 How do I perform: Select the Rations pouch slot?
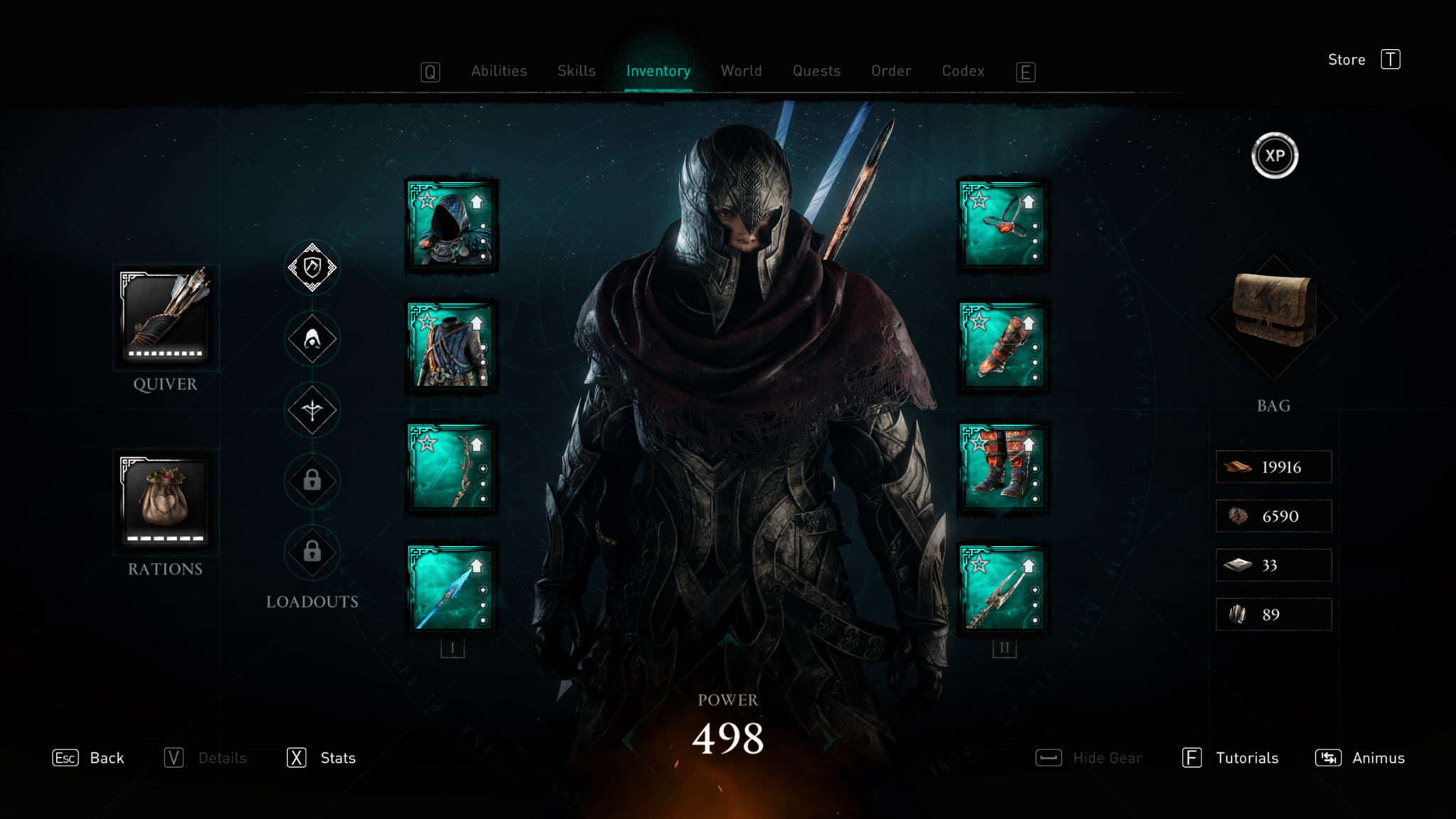click(x=166, y=501)
